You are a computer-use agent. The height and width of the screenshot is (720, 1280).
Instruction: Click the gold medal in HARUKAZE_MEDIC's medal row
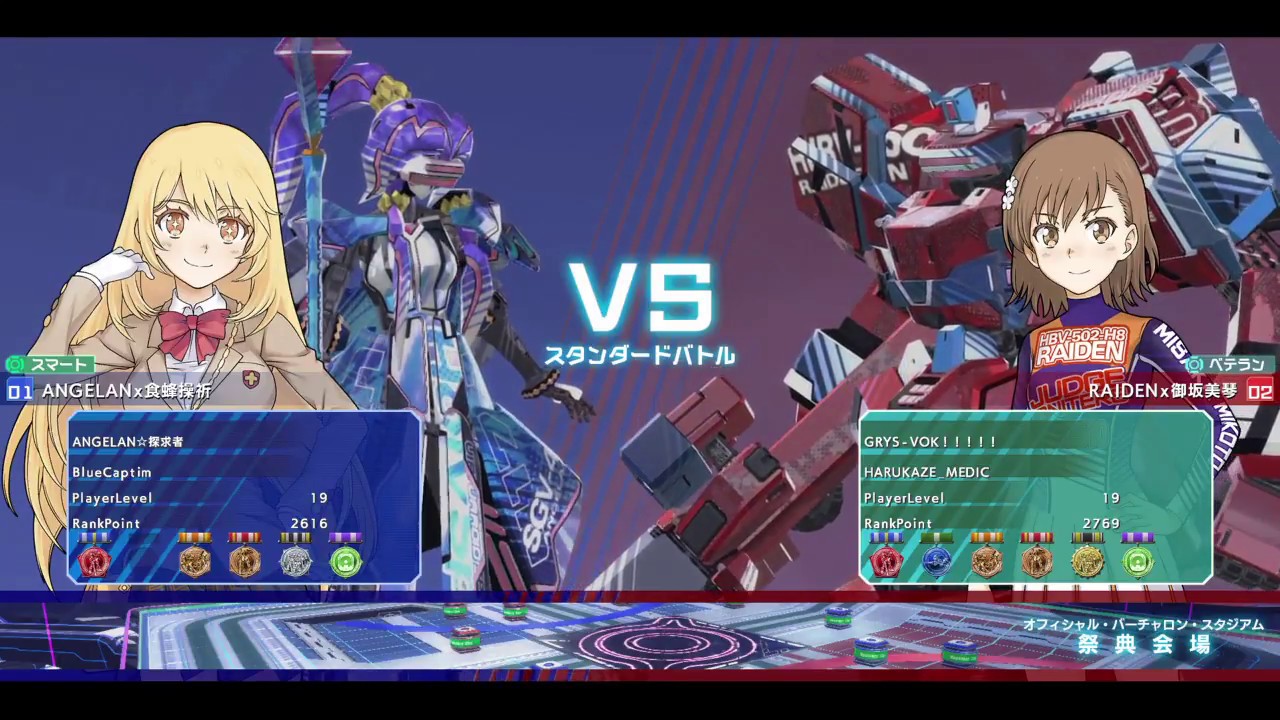click(x=1087, y=561)
